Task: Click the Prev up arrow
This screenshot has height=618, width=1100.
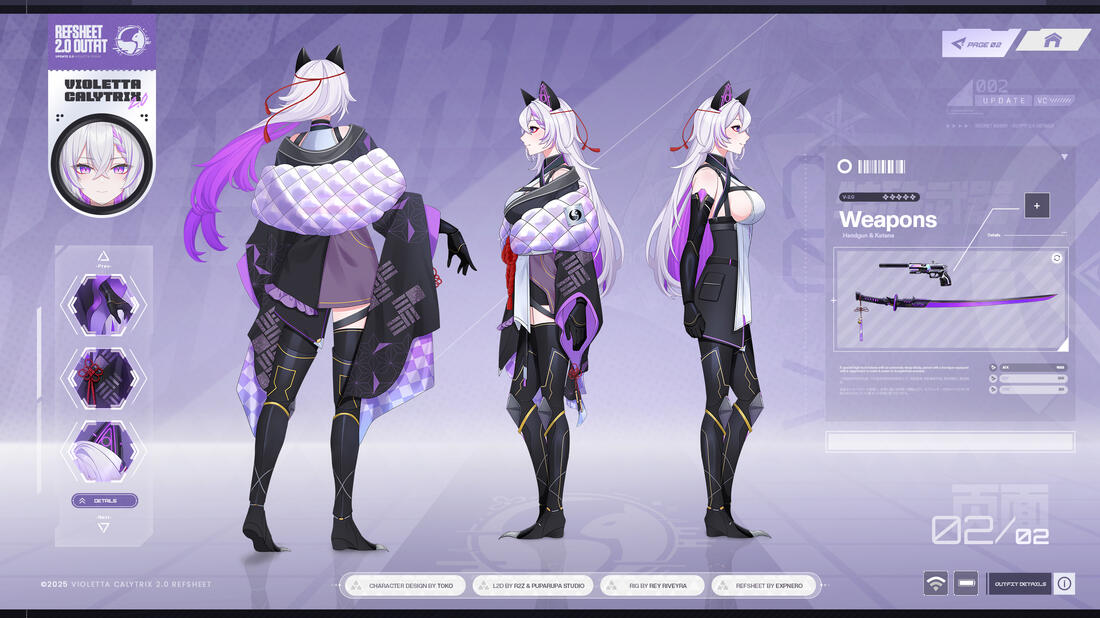Action: (x=103, y=257)
